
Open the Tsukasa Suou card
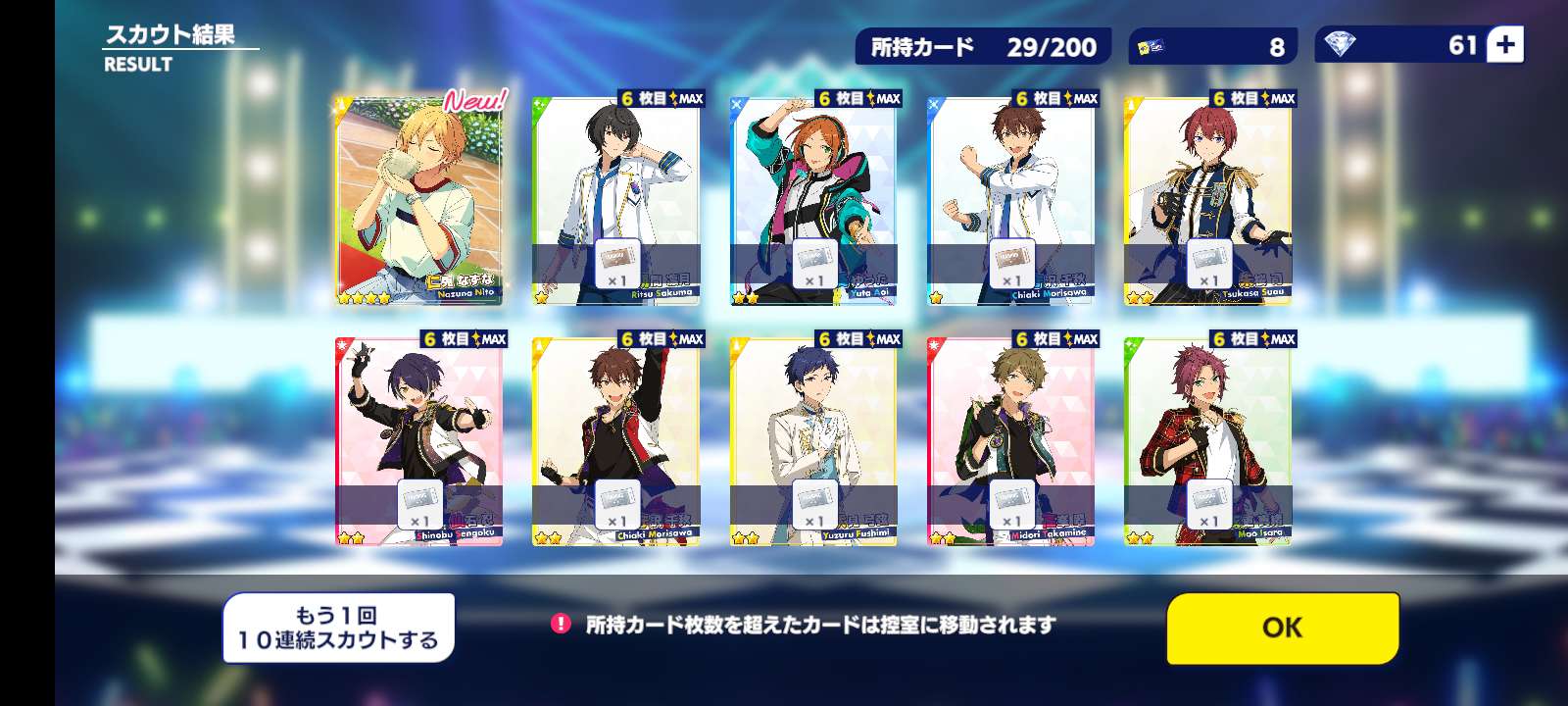tap(1207, 201)
